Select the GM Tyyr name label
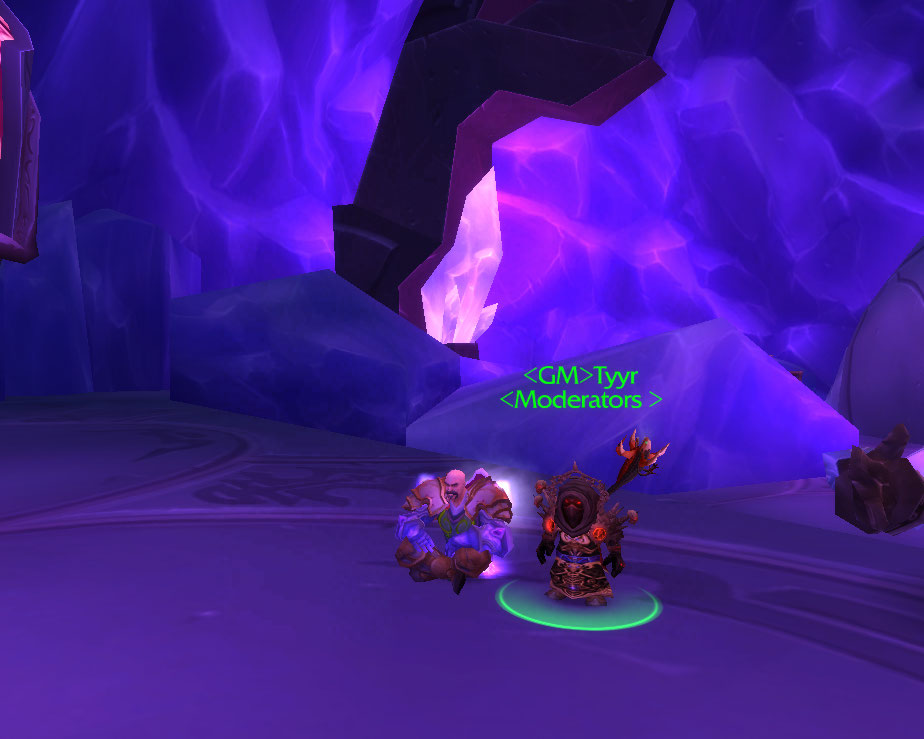This screenshot has width=924, height=739. point(580,377)
